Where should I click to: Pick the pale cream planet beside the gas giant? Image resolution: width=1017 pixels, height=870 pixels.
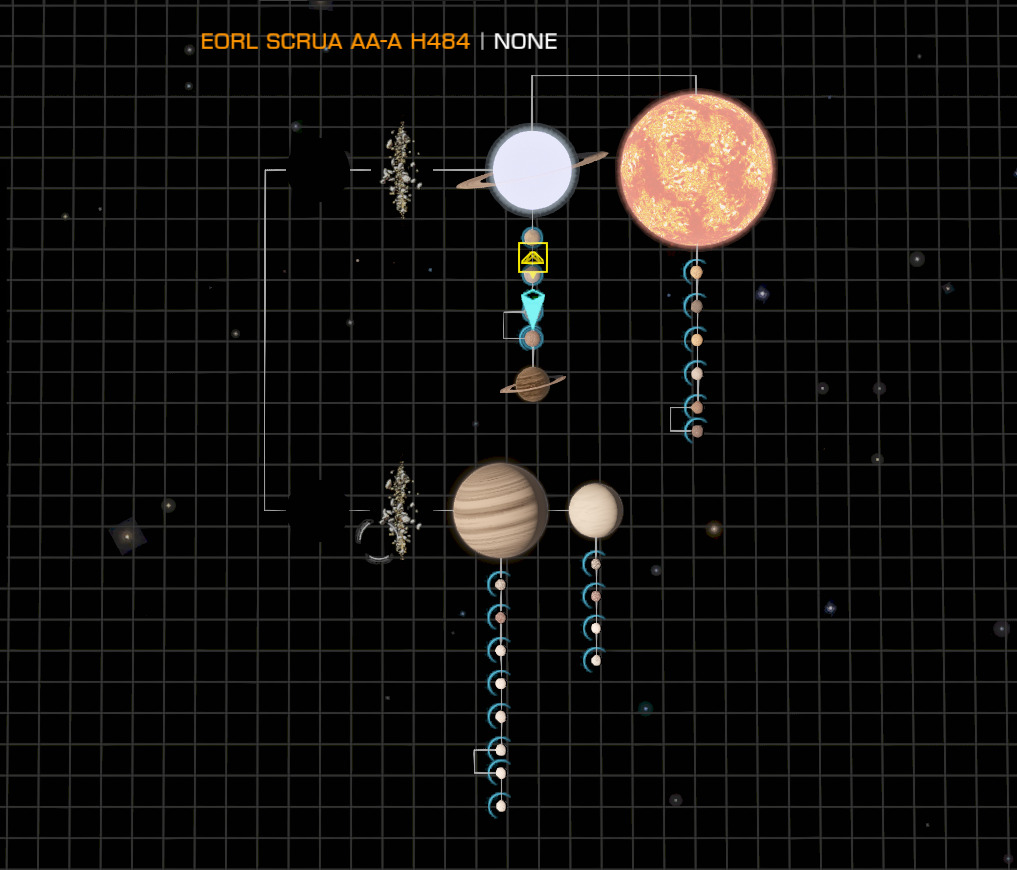[x=595, y=510]
